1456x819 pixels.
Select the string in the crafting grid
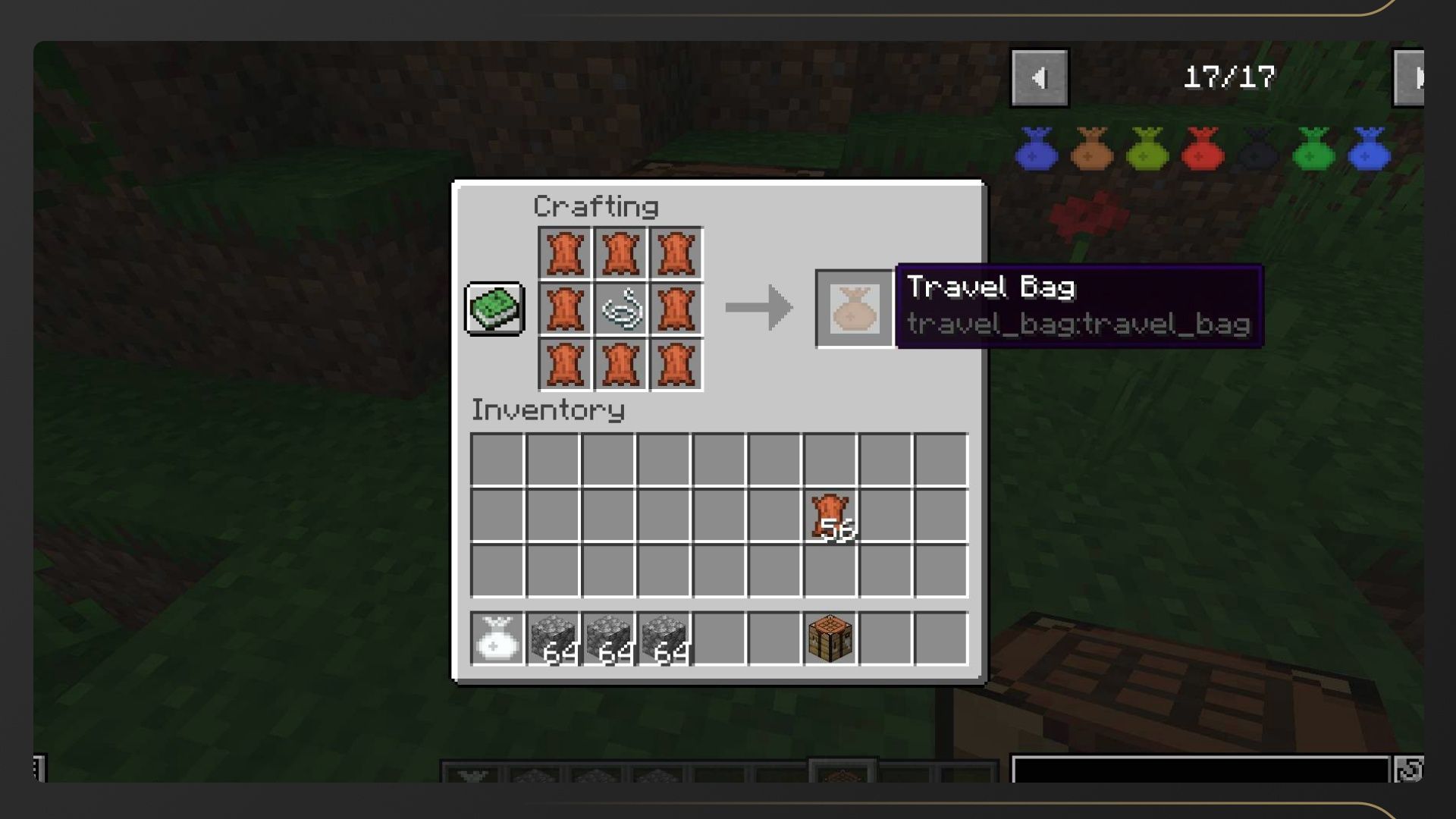pos(620,309)
